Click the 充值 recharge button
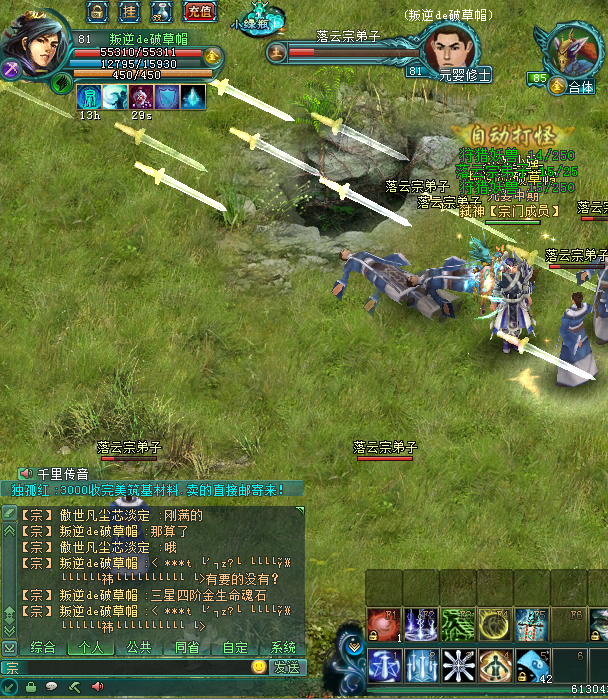 [x=200, y=12]
